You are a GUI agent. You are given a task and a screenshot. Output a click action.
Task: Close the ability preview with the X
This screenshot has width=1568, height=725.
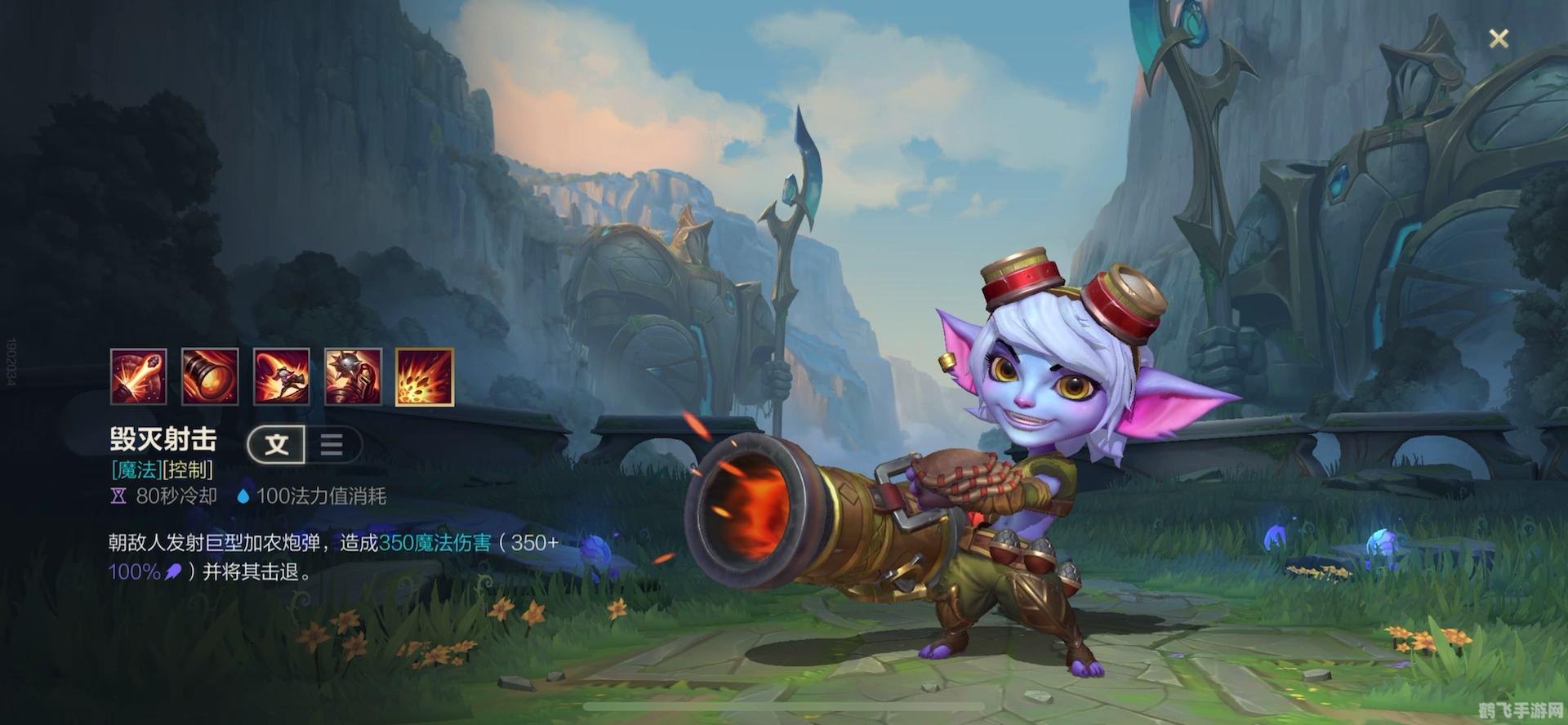click(1499, 38)
